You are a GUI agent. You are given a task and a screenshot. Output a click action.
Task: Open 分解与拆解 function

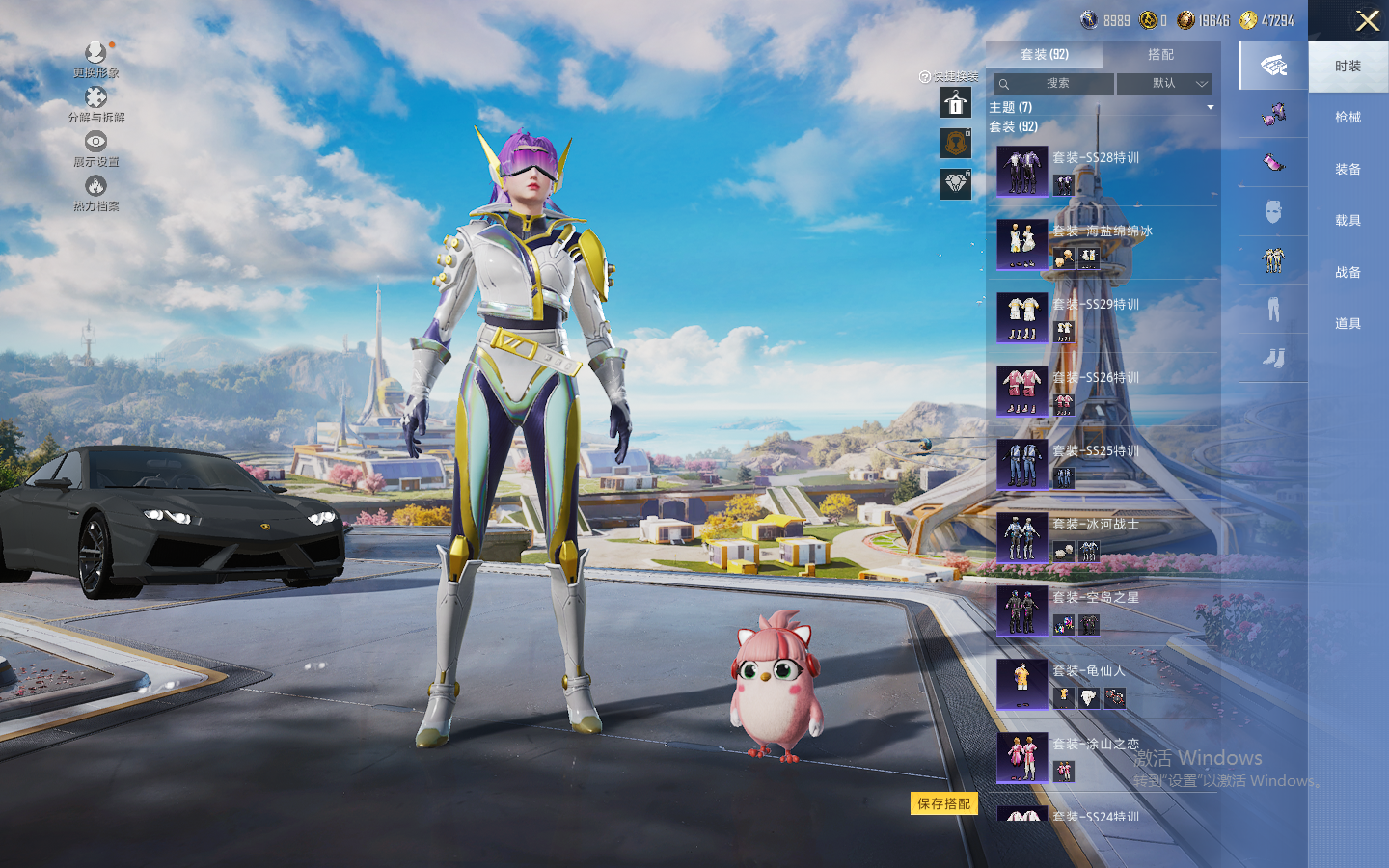tap(95, 98)
